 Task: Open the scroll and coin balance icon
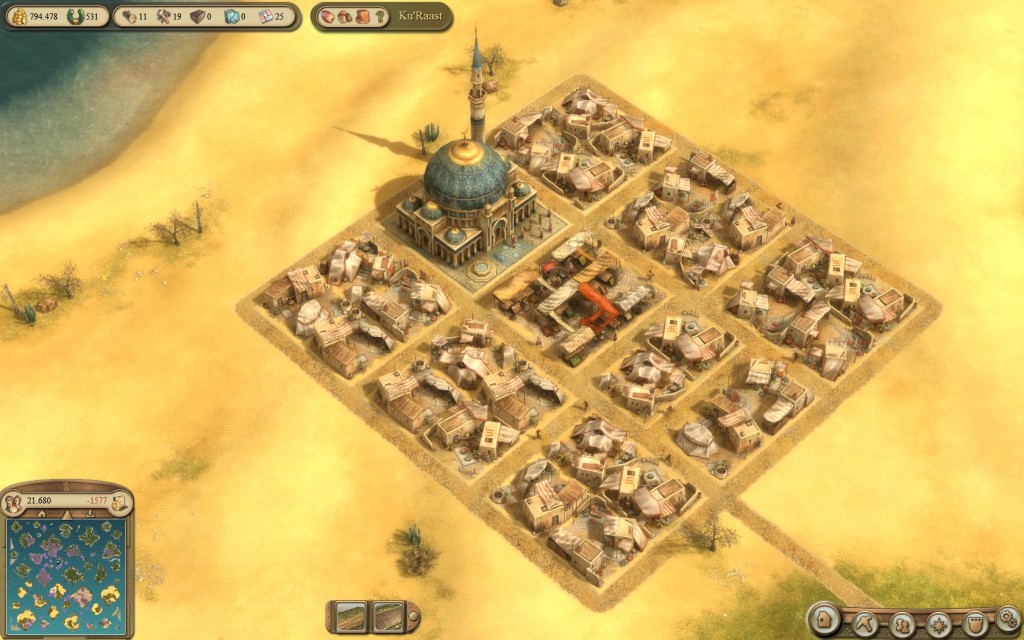pos(118,501)
